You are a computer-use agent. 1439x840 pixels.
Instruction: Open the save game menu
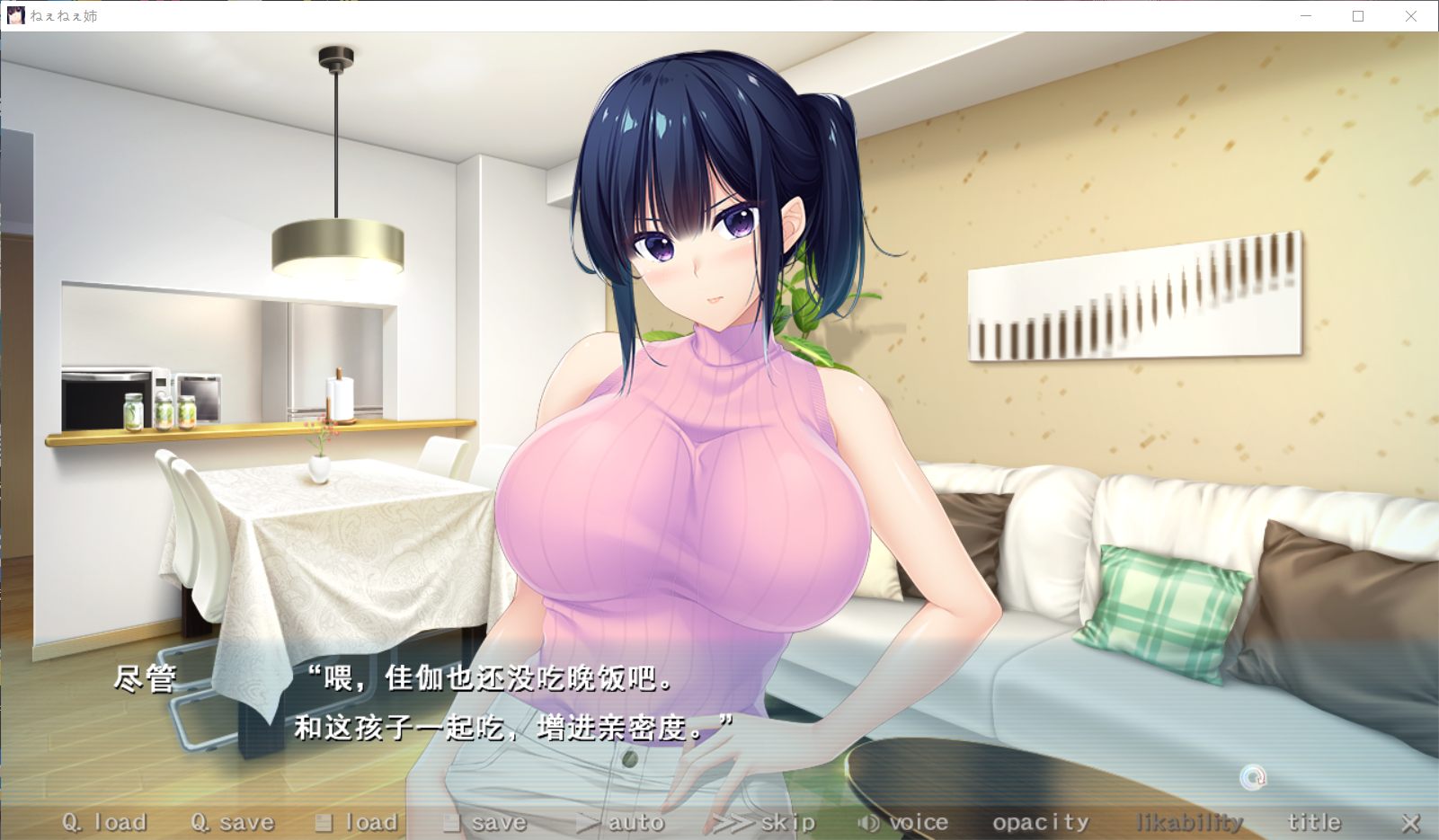coord(485,822)
